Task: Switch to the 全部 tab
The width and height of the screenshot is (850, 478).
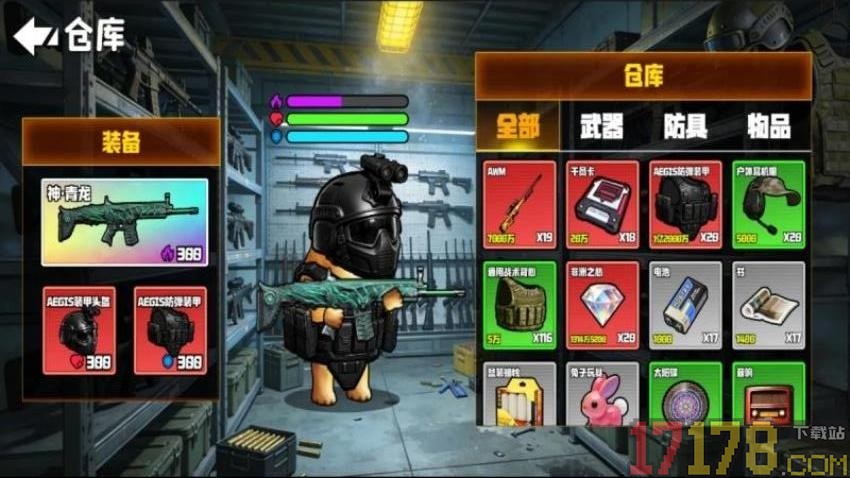Action: click(x=516, y=126)
